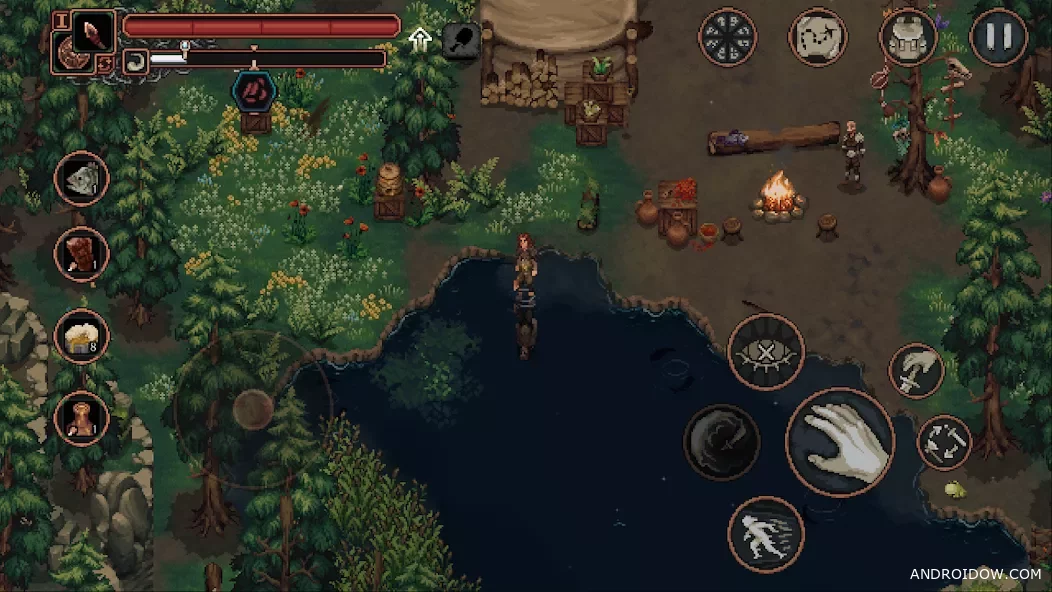Tap the circular-arrows weapons swap button
This screenshot has width=1052, height=592.
pyautogui.click(x=944, y=442)
